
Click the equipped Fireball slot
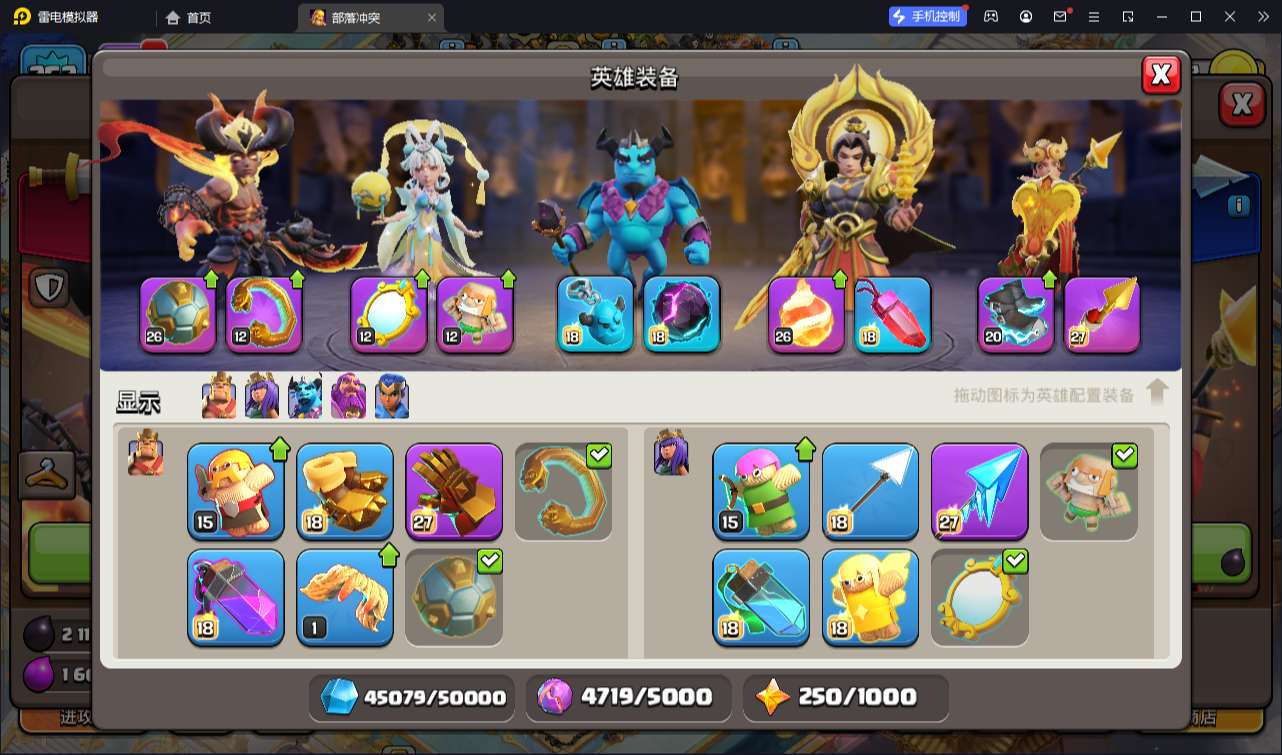coord(806,315)
